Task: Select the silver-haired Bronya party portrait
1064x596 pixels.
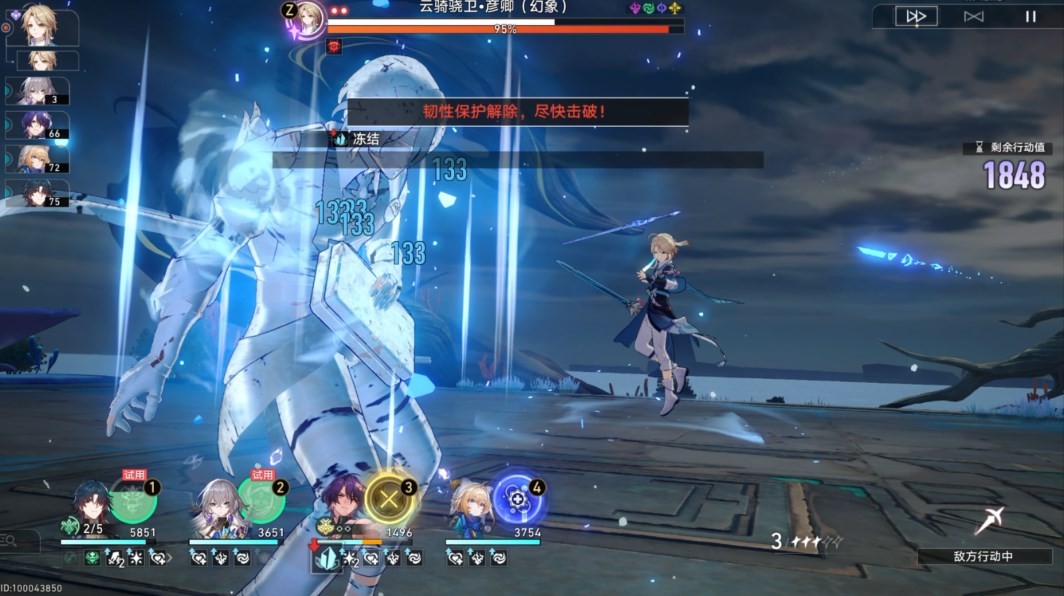Action: coord(218,505)
